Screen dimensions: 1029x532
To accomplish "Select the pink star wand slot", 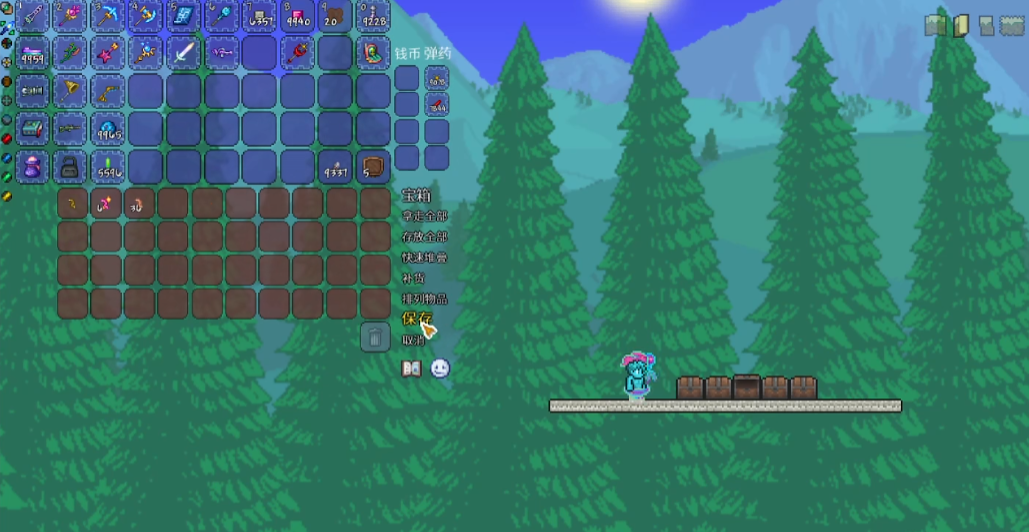I will coord(107,53).
